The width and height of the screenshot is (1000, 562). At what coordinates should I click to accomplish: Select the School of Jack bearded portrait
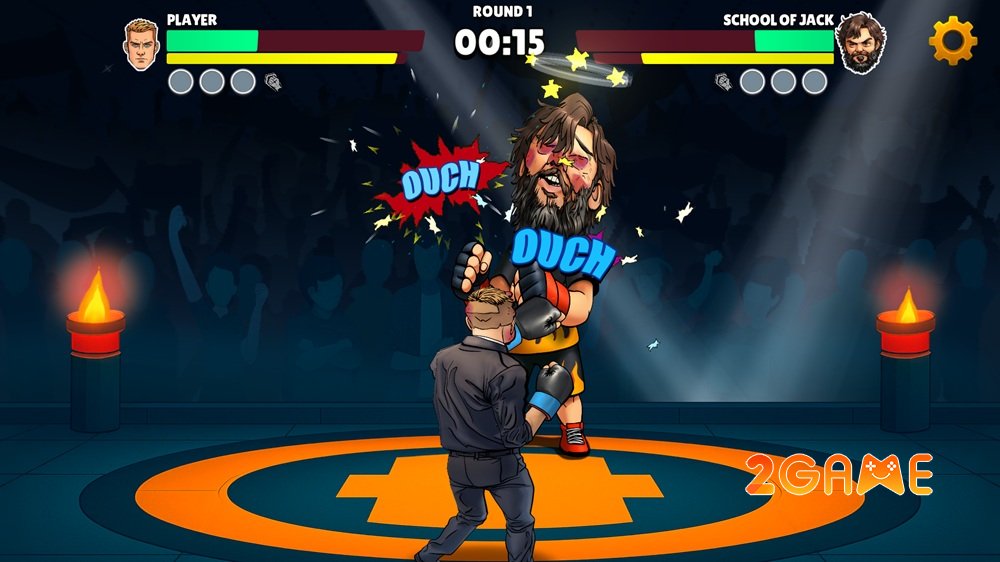pos(860,44)
